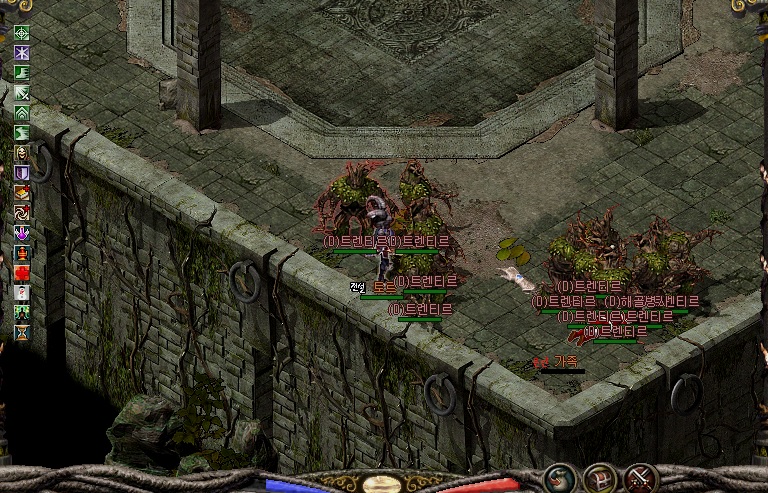This screenshot has width=768, height=493.
Task: Select the hooded skull buff icon
Action: [x=21, y=153]
